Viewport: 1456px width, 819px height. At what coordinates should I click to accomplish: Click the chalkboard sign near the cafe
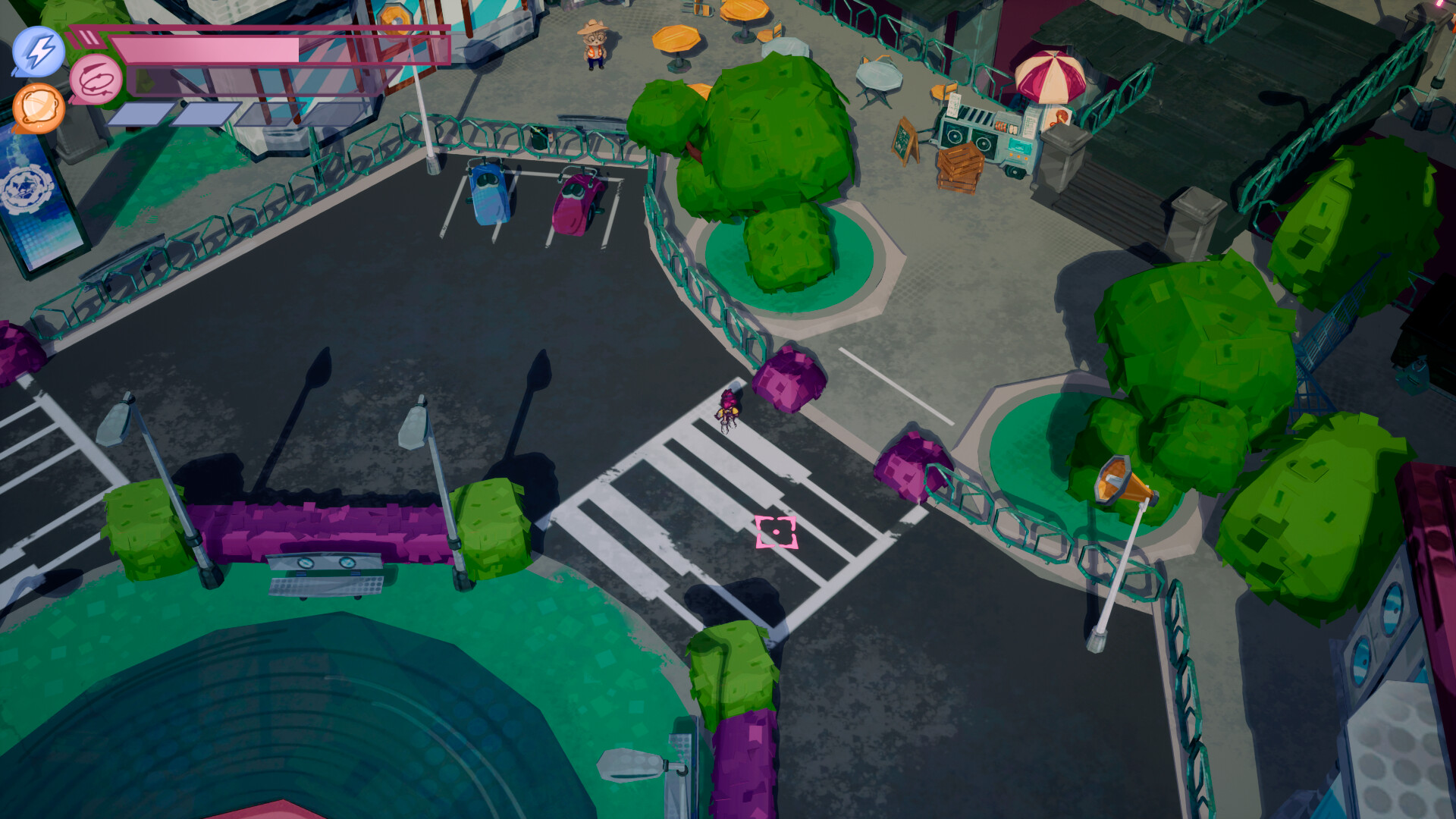tap(906, 140)
